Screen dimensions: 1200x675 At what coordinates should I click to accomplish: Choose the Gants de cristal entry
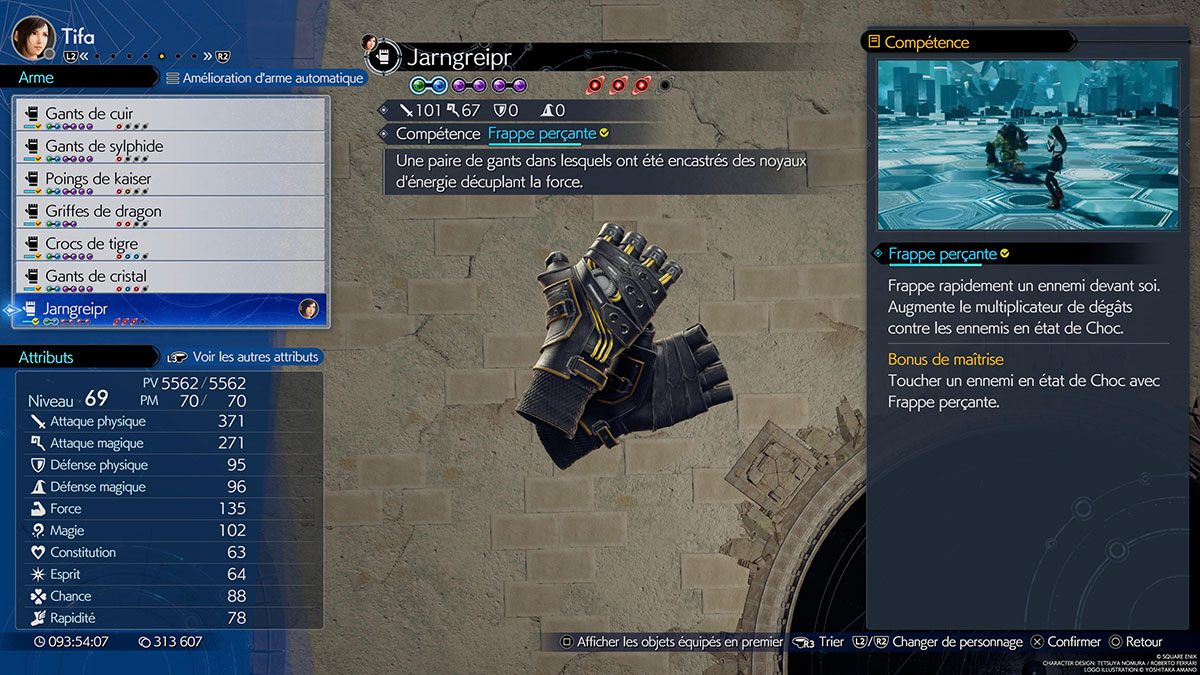click(x=172, y=277)
